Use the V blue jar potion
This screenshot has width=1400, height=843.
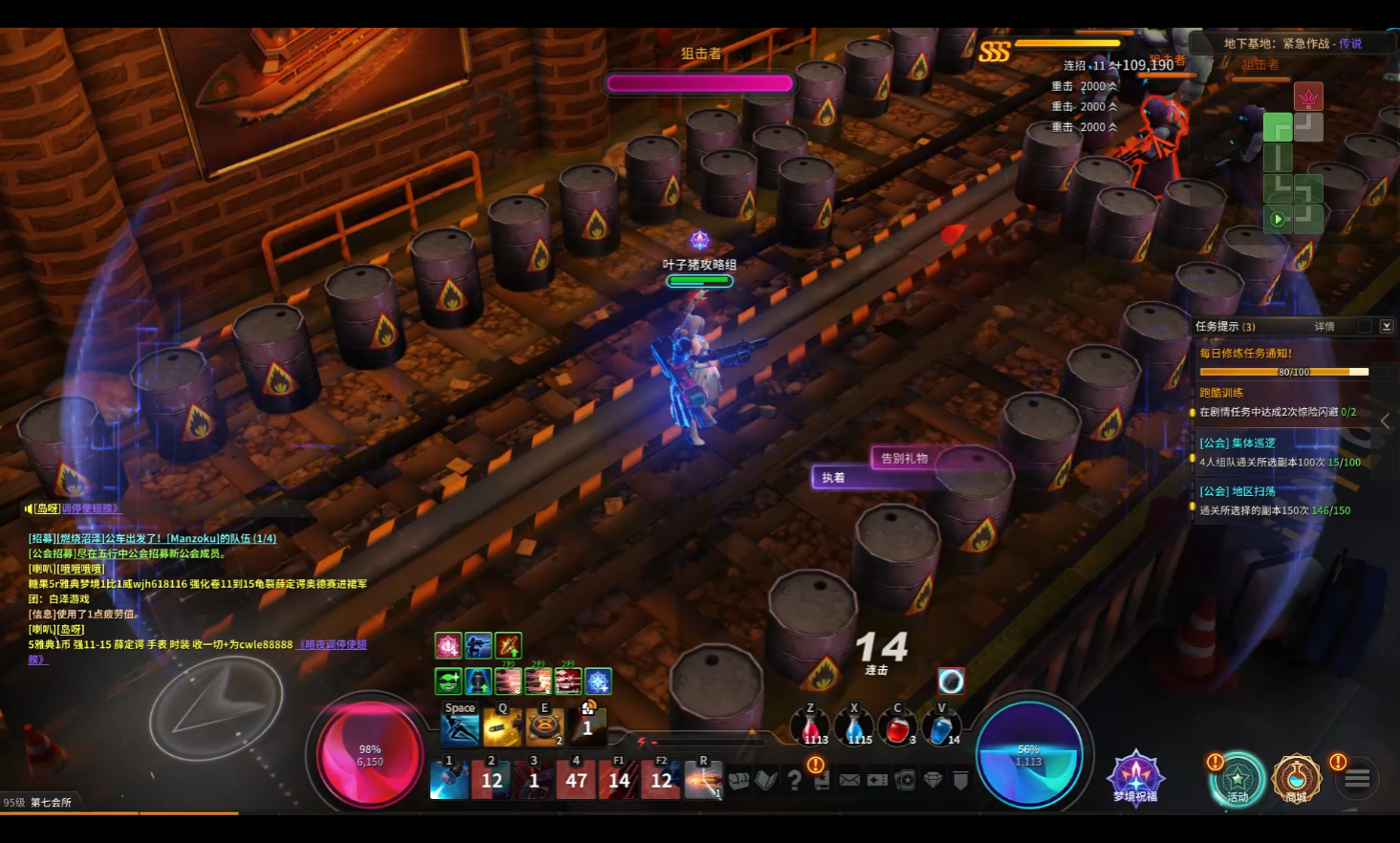point(941,728)
